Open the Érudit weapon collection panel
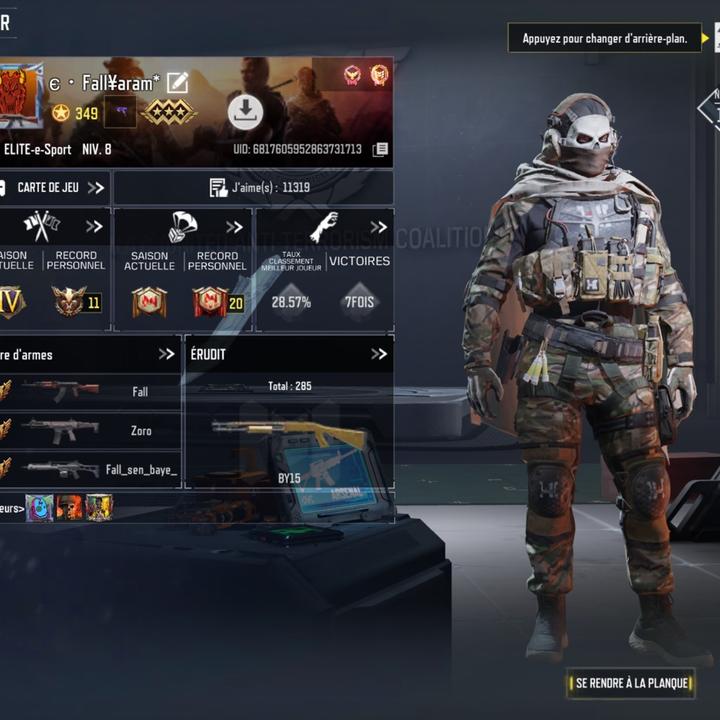This screenshot has width=720, height=720. [x=378, y=353]
